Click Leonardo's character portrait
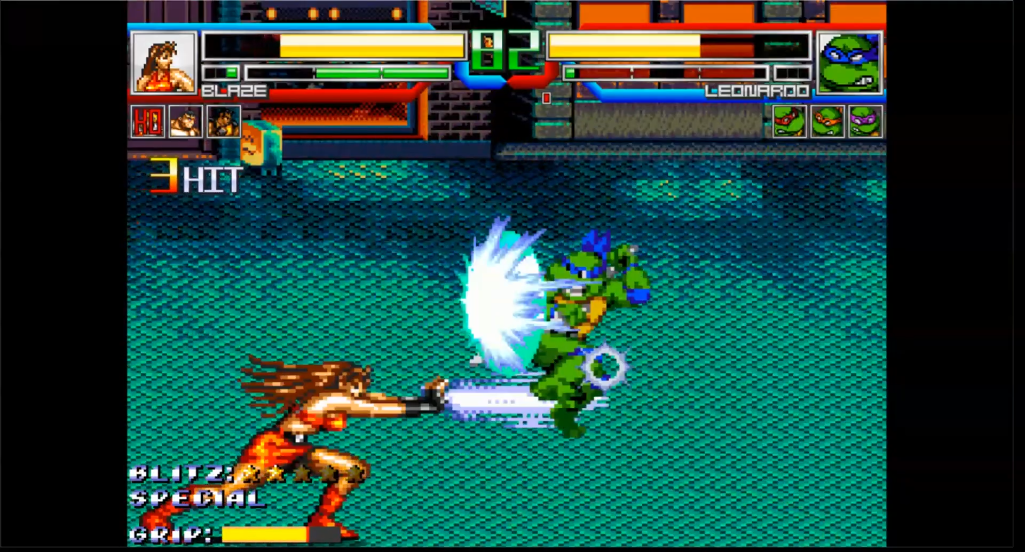 tap(849, 62)
